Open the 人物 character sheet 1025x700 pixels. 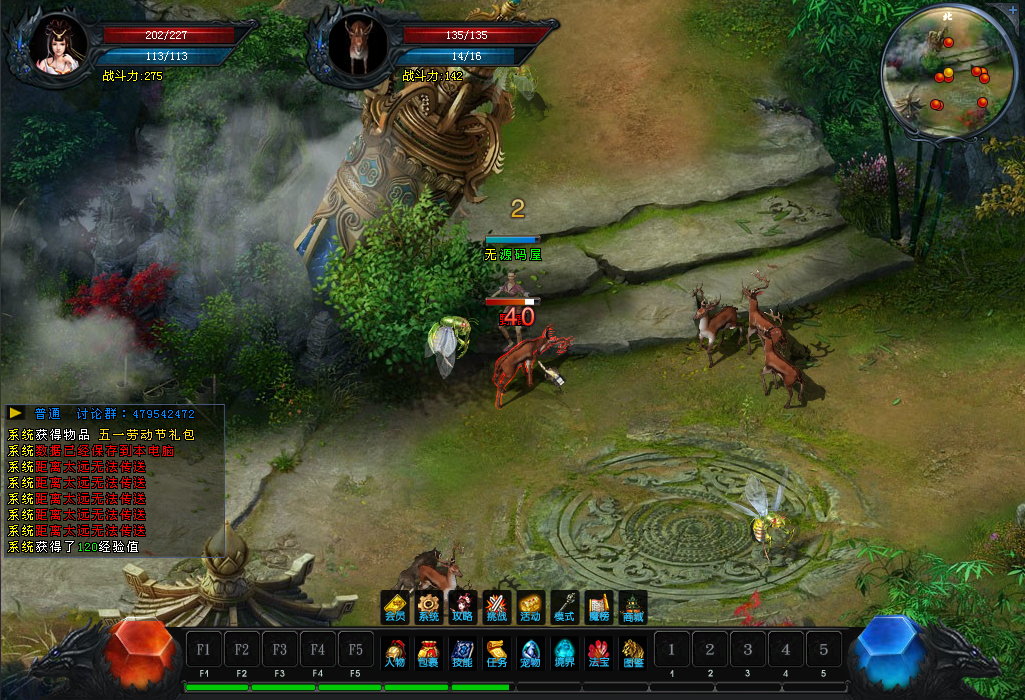(395, 653)
